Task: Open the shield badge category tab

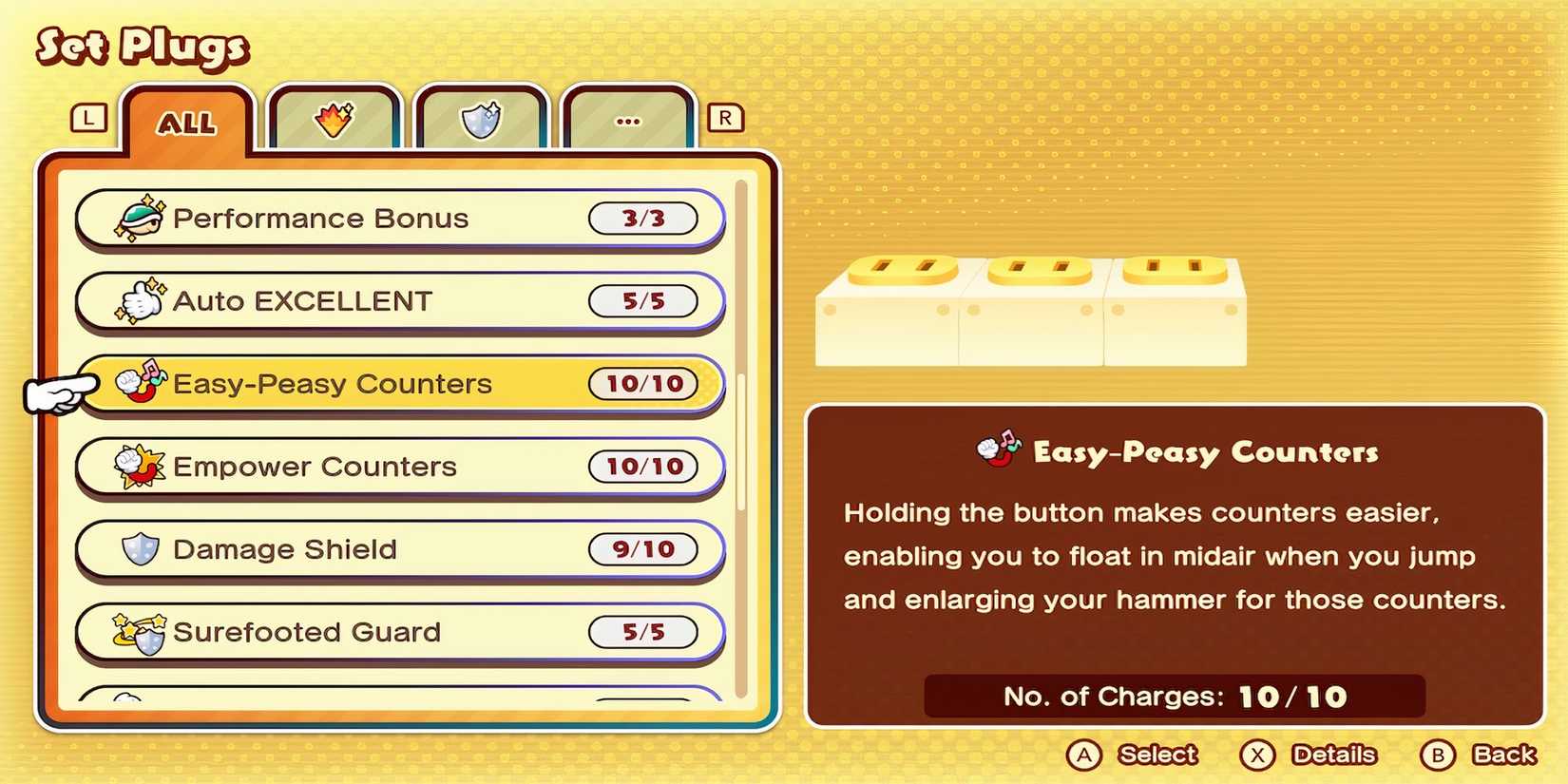Action: [x=482, y=120]
